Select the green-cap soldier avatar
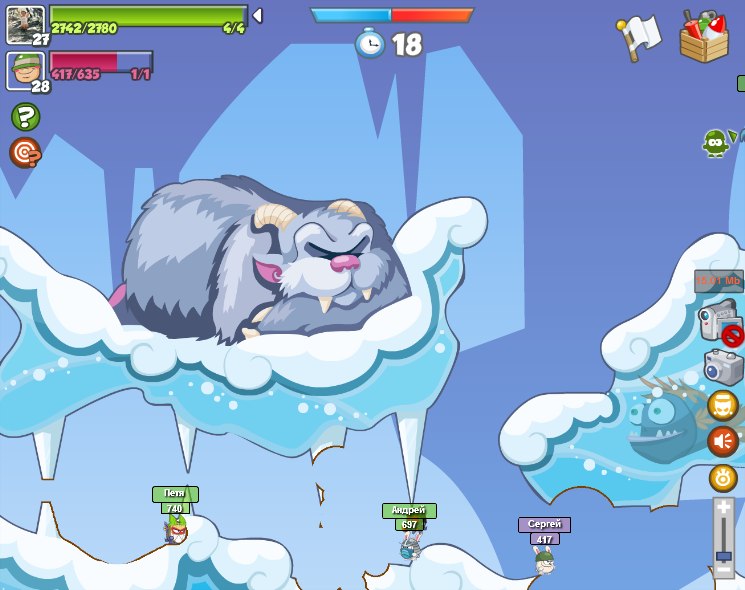 (24, 68)
